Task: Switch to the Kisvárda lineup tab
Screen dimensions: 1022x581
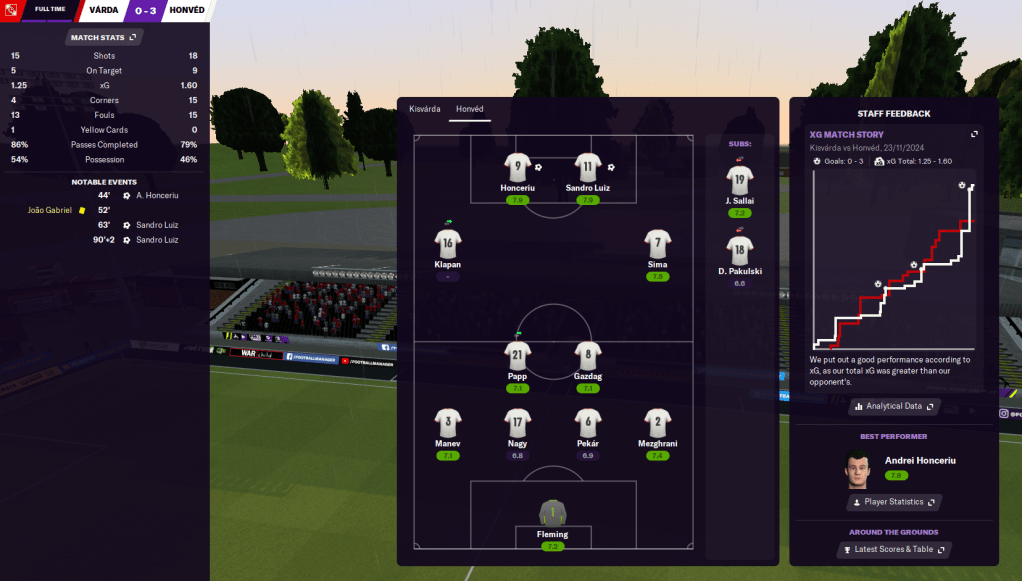Action: (x=424, y=109)
